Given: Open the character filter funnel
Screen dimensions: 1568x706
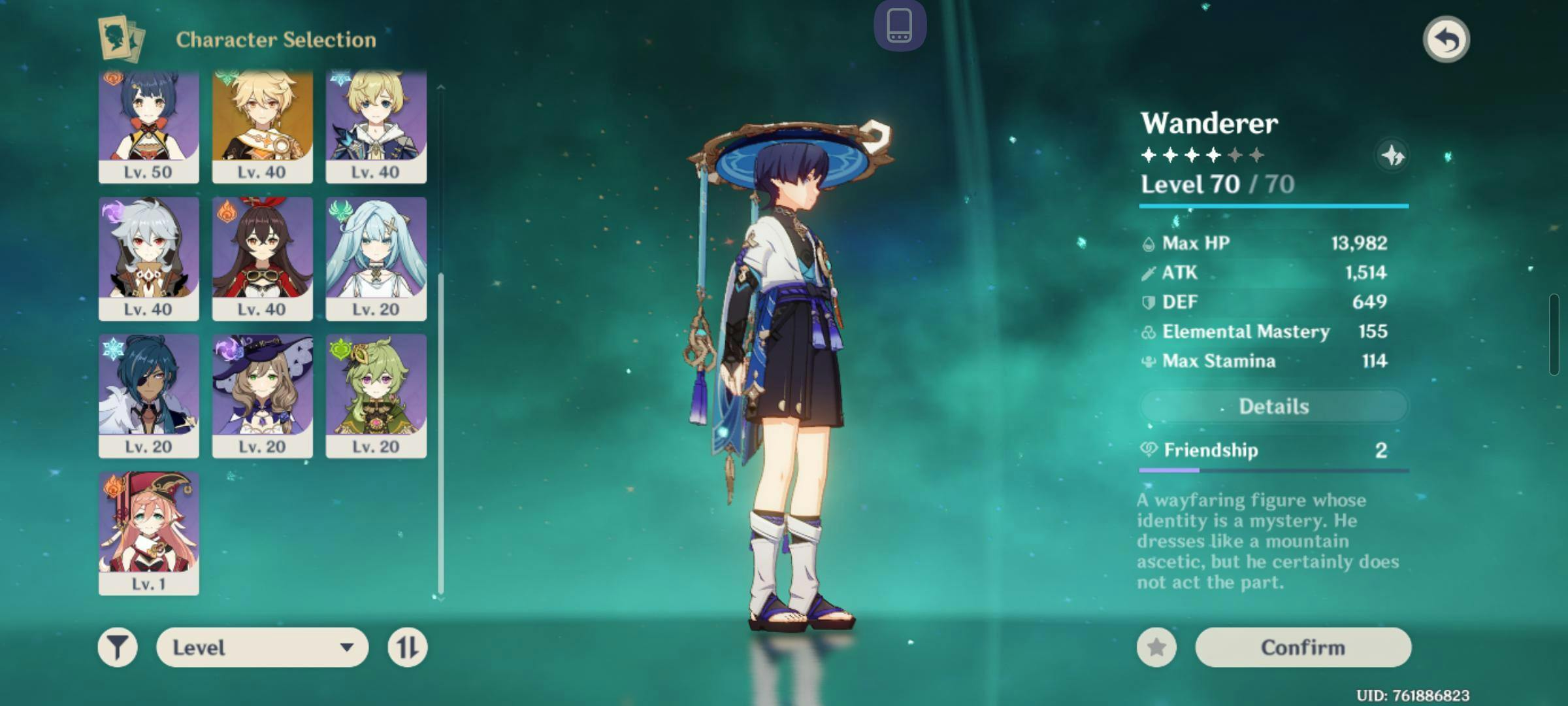Looking at the screenshot, I should [118, 647].
